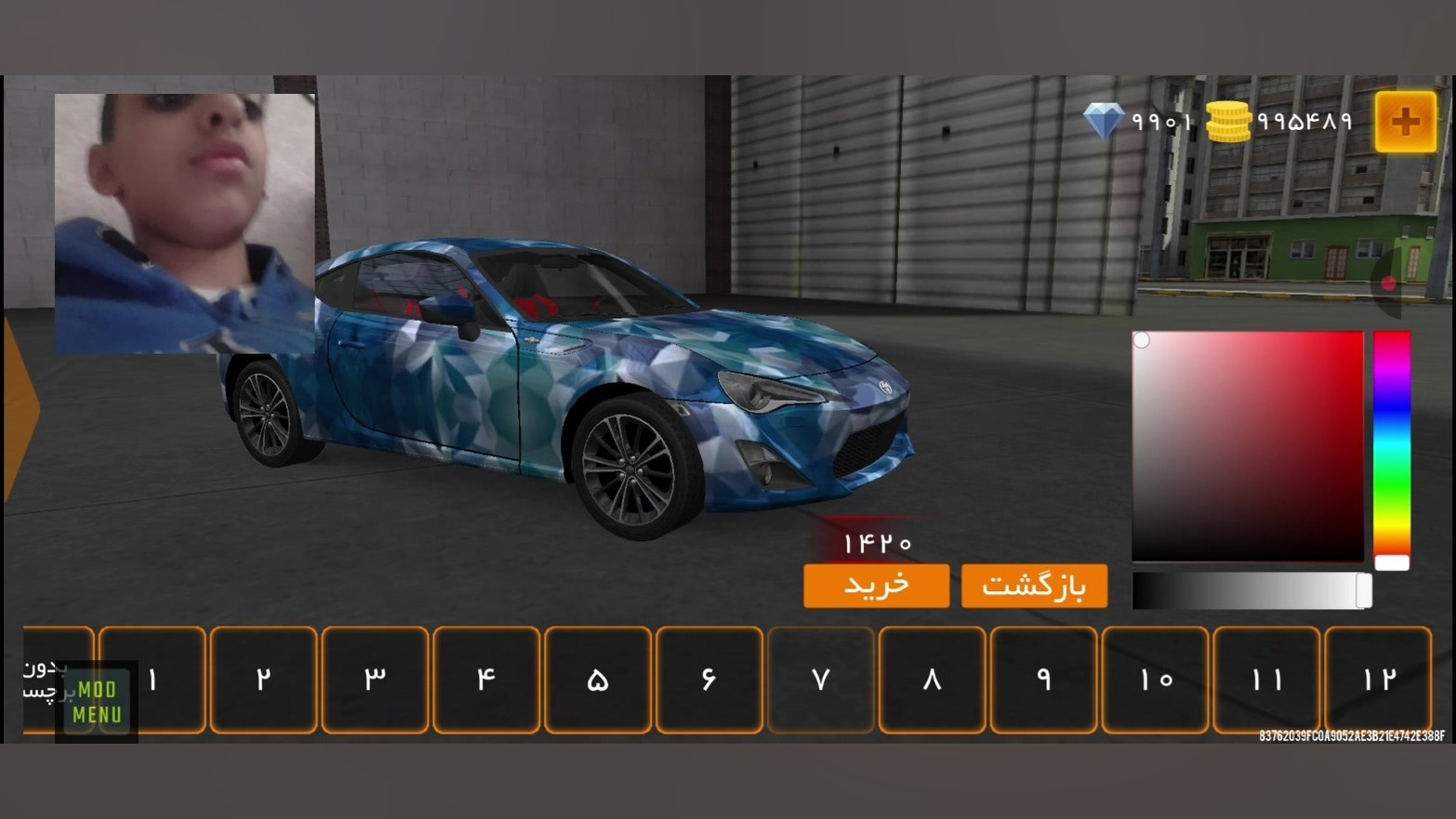
Task: Select sticker design number ۷
Action: [821, 680]
